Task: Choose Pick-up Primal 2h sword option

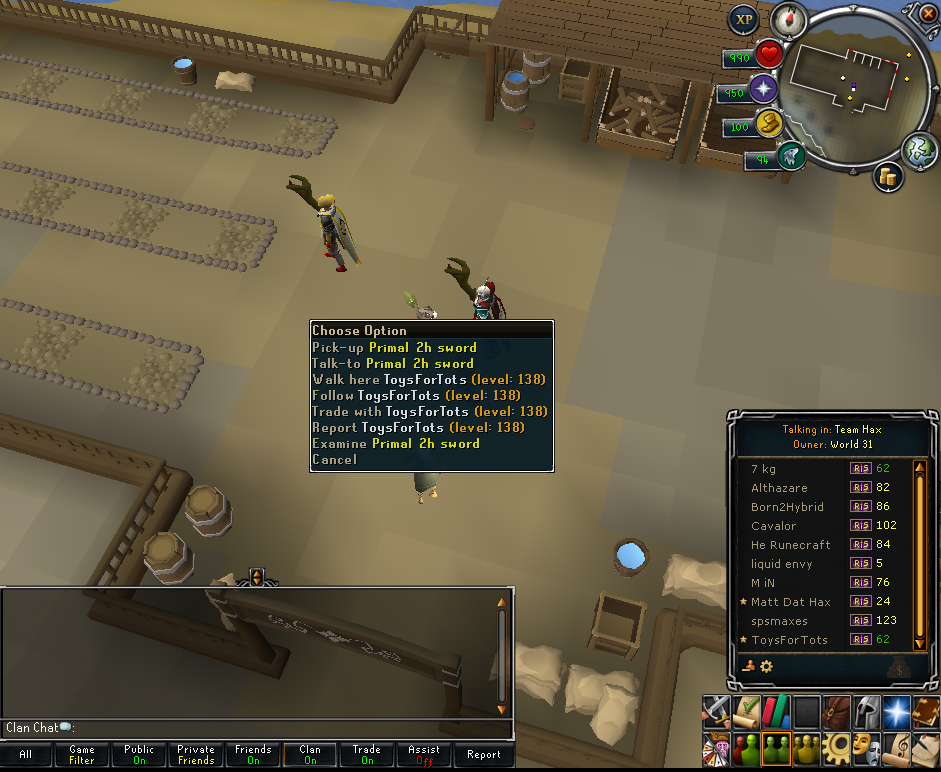Action: (394, 348)
